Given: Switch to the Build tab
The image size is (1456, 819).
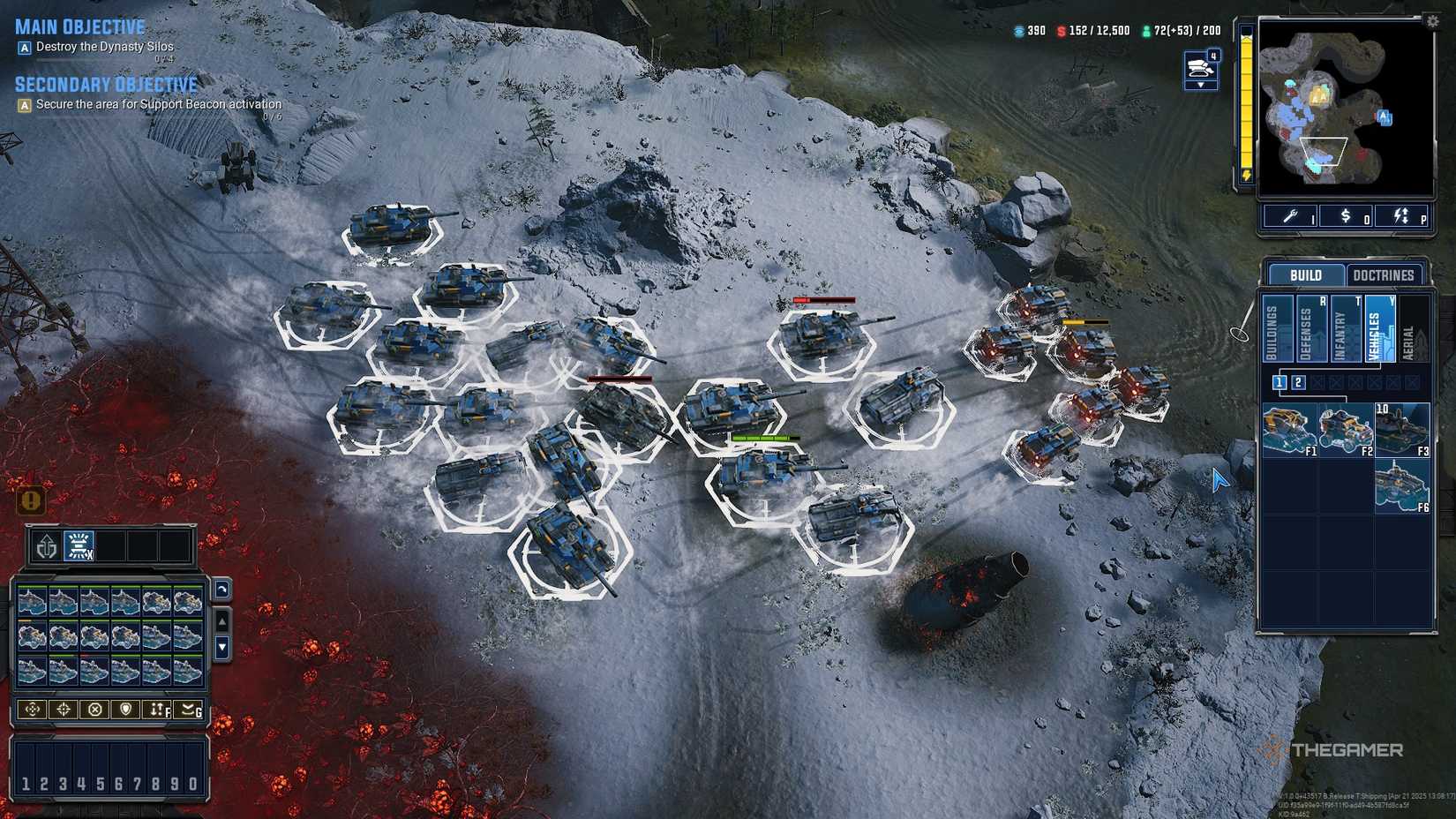Looking at the screenshot, I should [x=1306, y=274].
